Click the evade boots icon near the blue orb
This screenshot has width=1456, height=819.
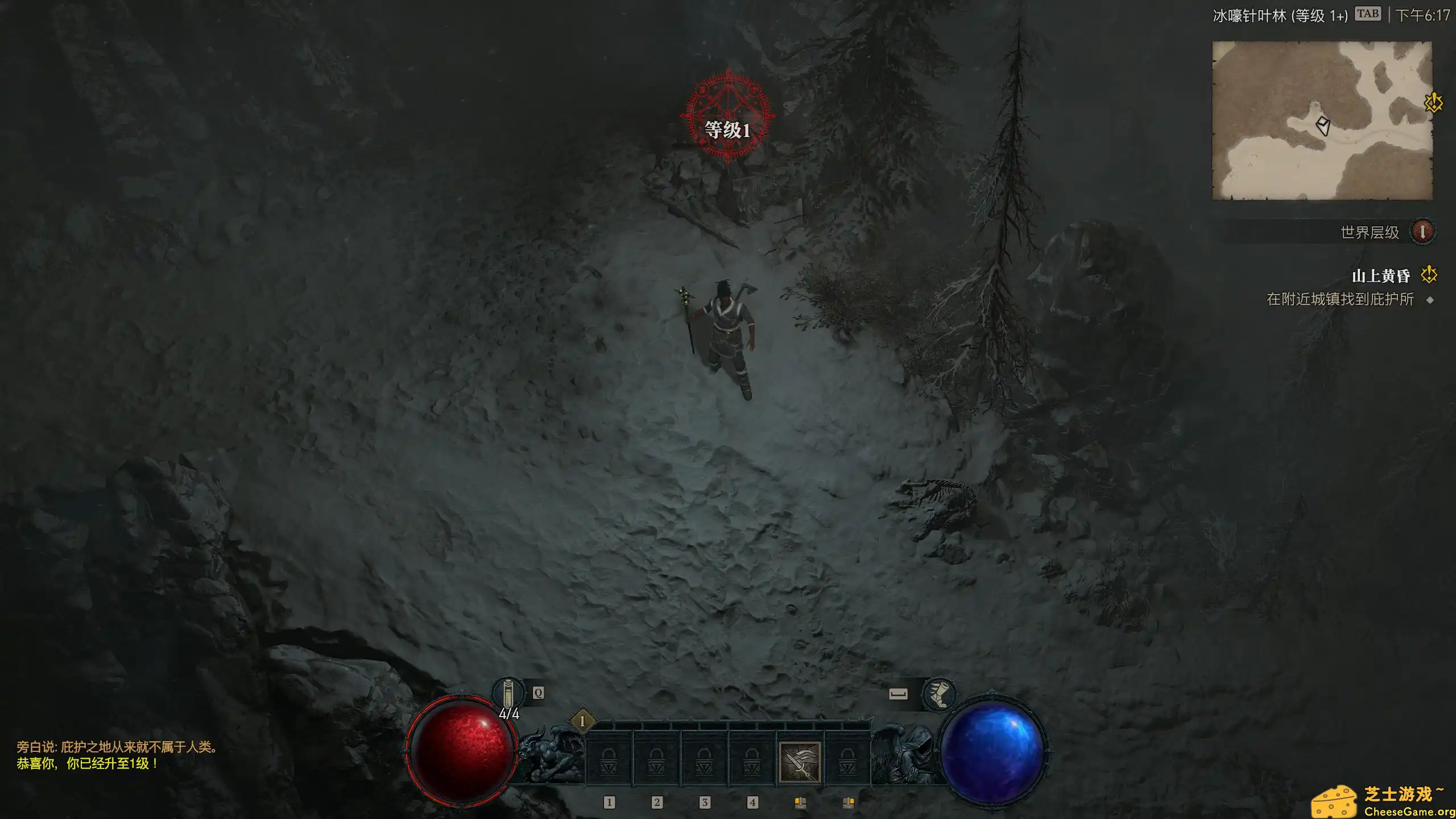(940, 694)
